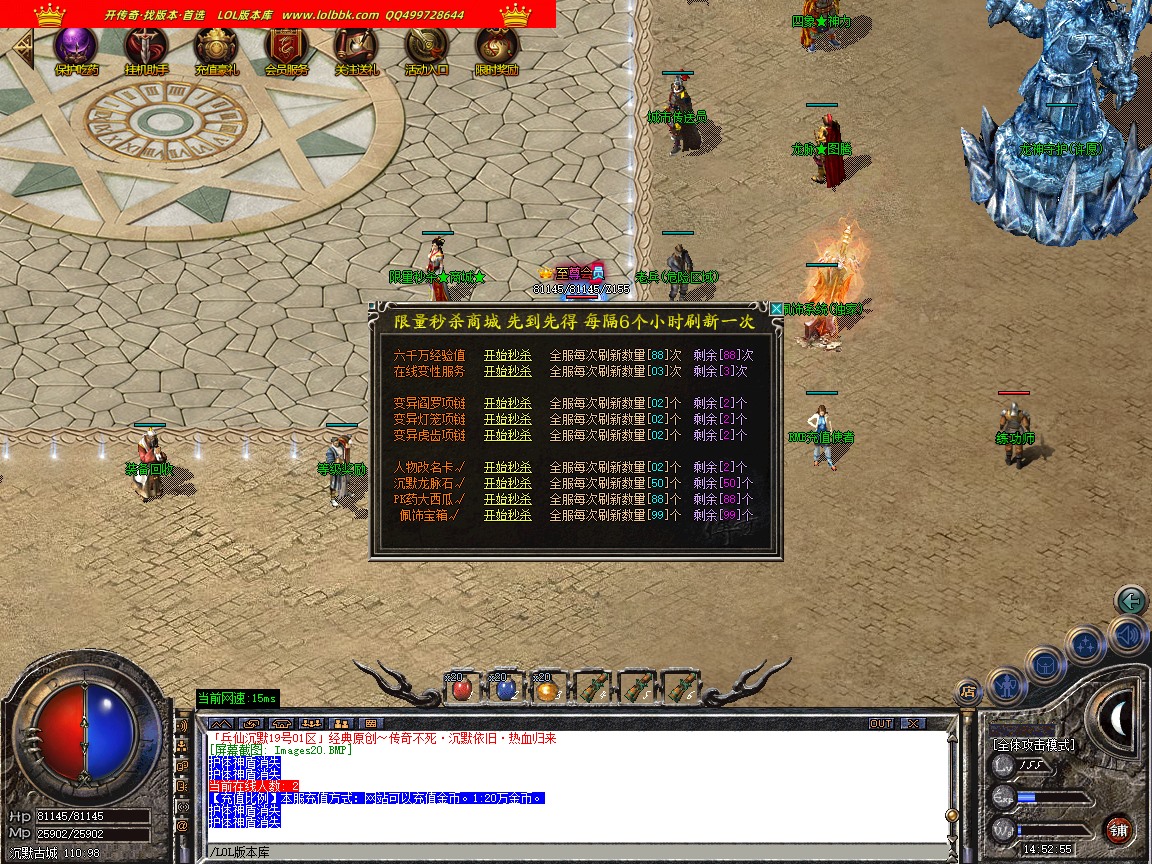Image resolution: width=1152 pixels, height=864 pixels.
Task: Click the chat panel's OUT button
Action: click(880, 723)
